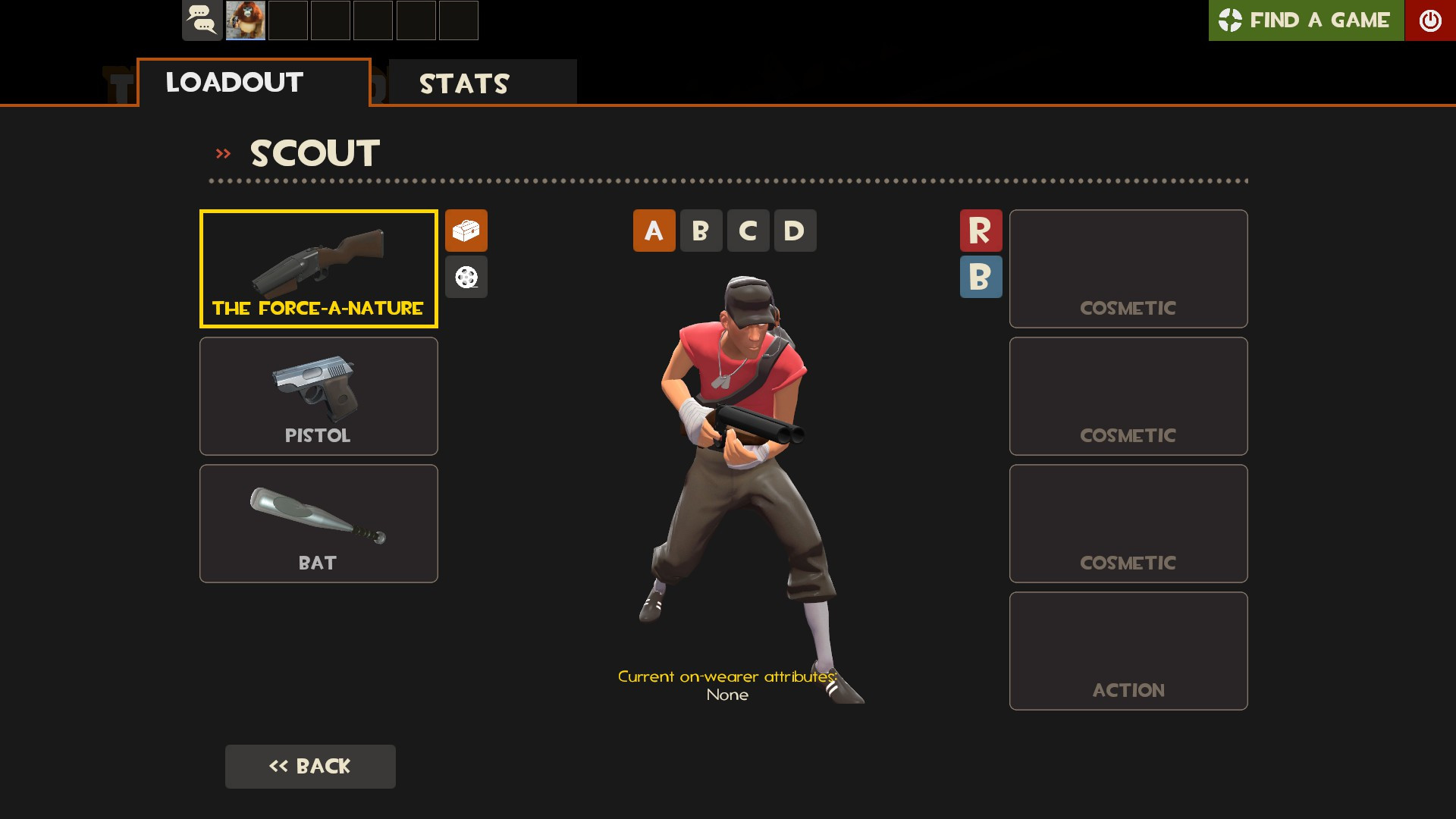Switch to loadout preset D
Viewport: 1456px width, 819px height.
pyautogui.click(x=795, y=231)
